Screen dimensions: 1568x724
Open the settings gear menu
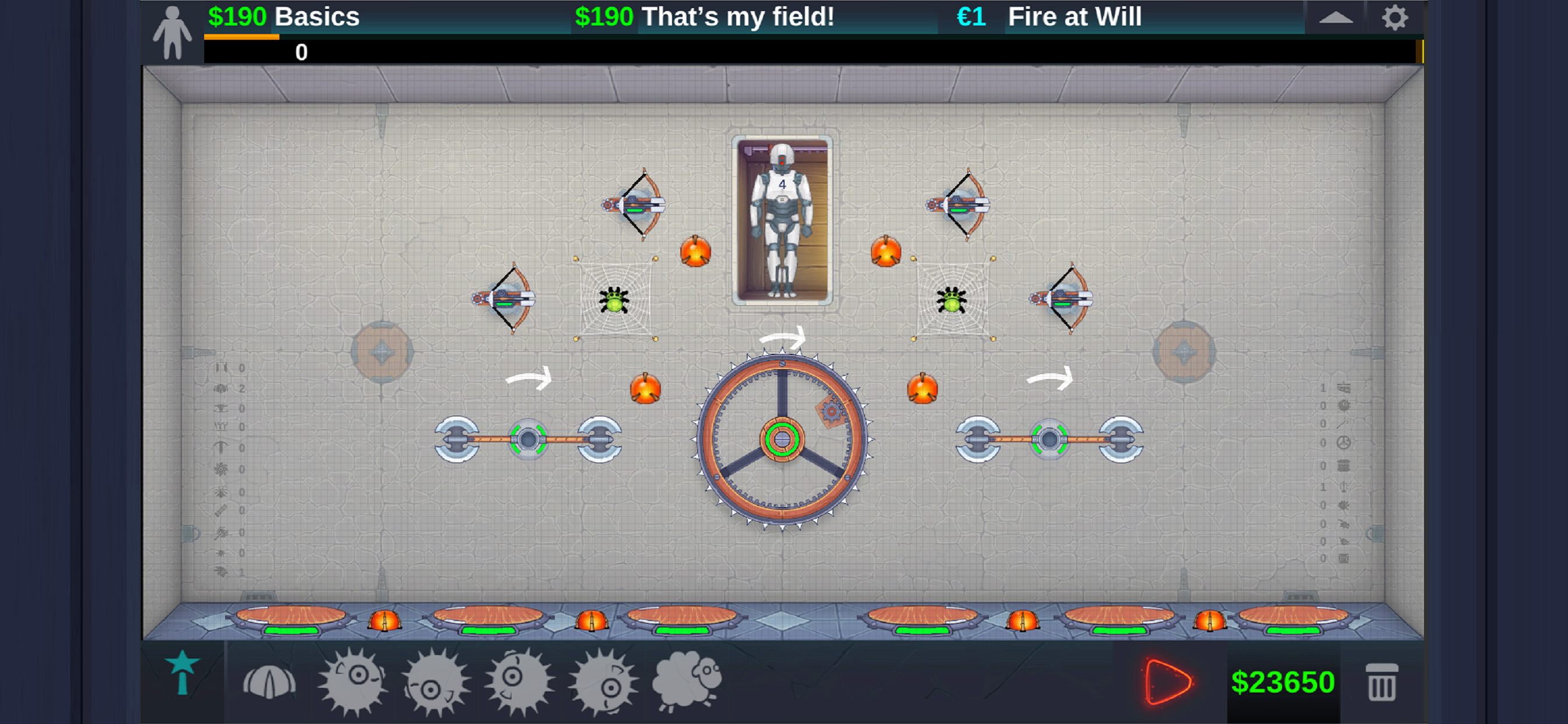pos(1395,17)
